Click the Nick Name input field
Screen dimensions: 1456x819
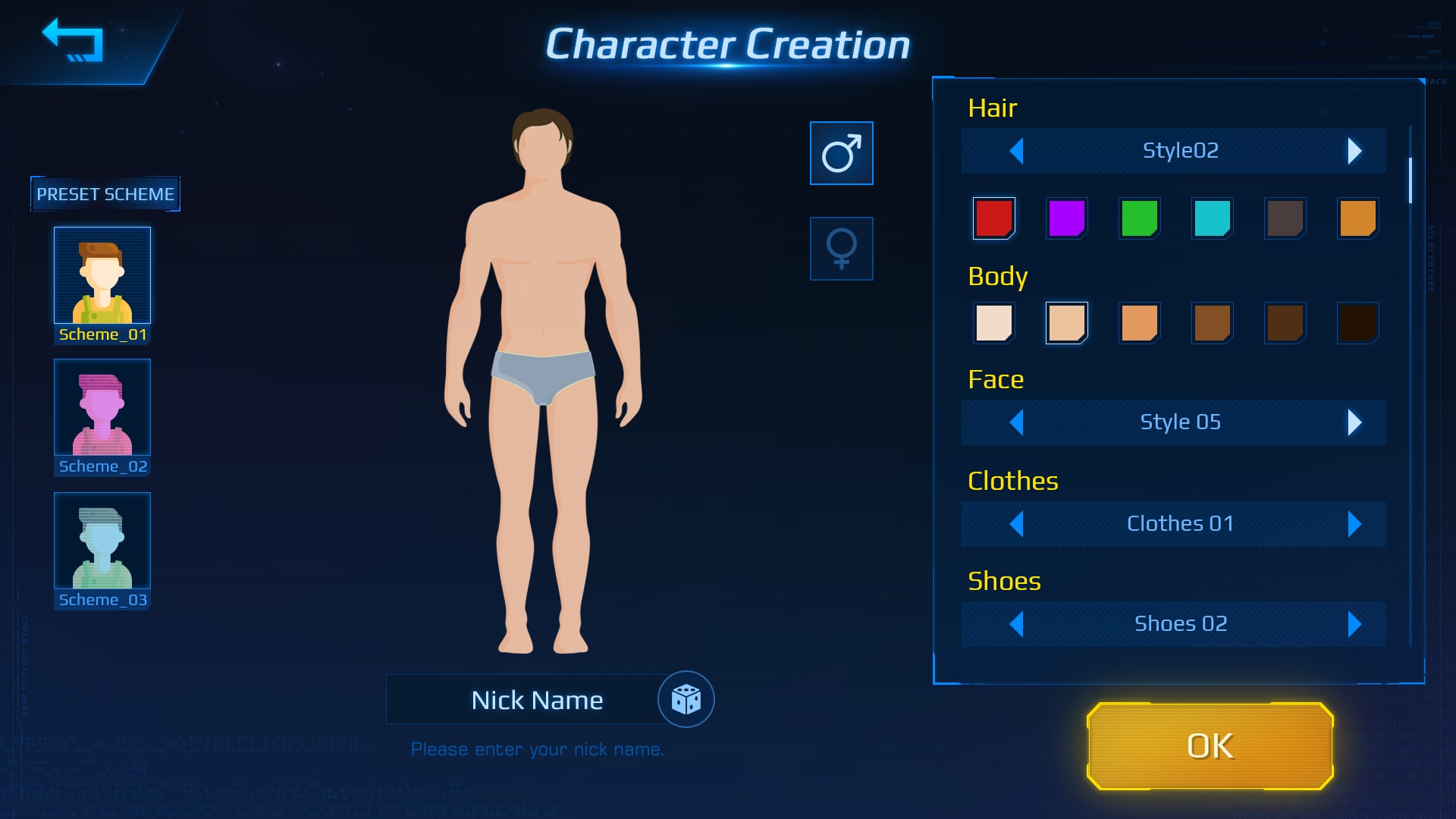[x=523, y=699]
